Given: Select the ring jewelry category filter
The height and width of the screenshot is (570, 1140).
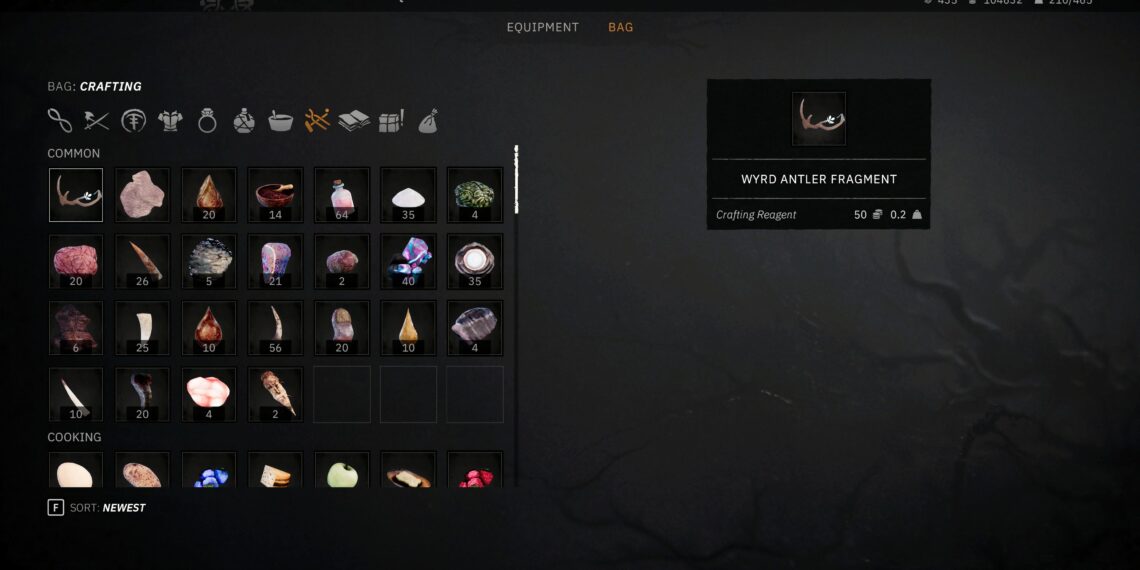Looking at the screenshot, I should tap(207, 121).
